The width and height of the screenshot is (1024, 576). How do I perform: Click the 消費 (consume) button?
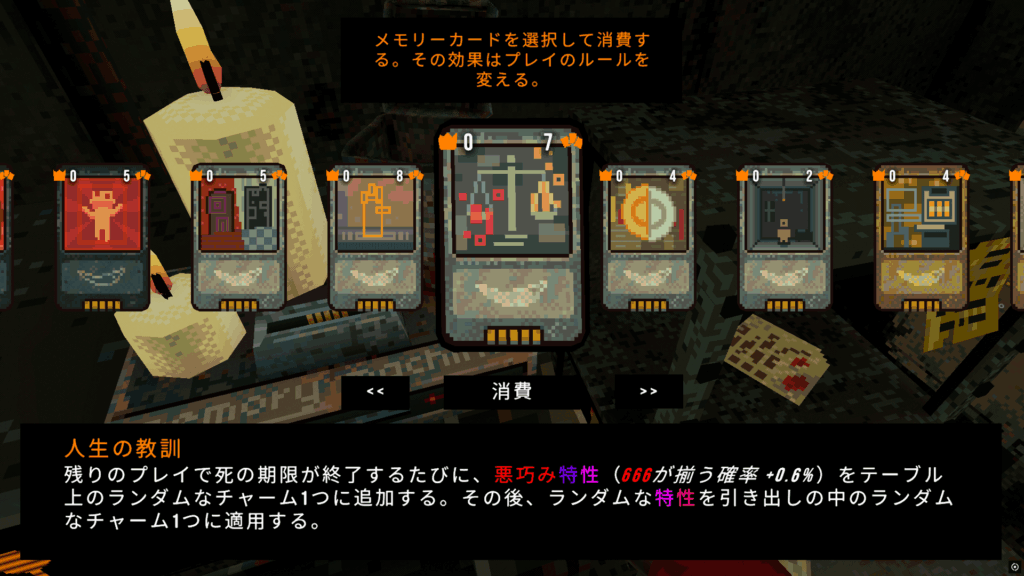[512, 391]
